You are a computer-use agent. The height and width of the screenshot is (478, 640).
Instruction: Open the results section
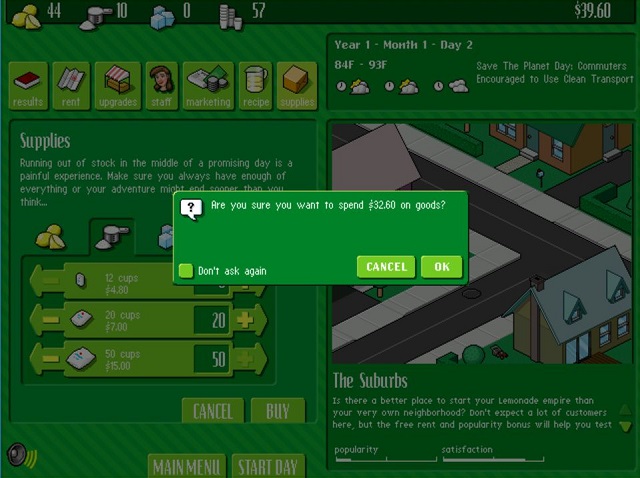(28, 86)
